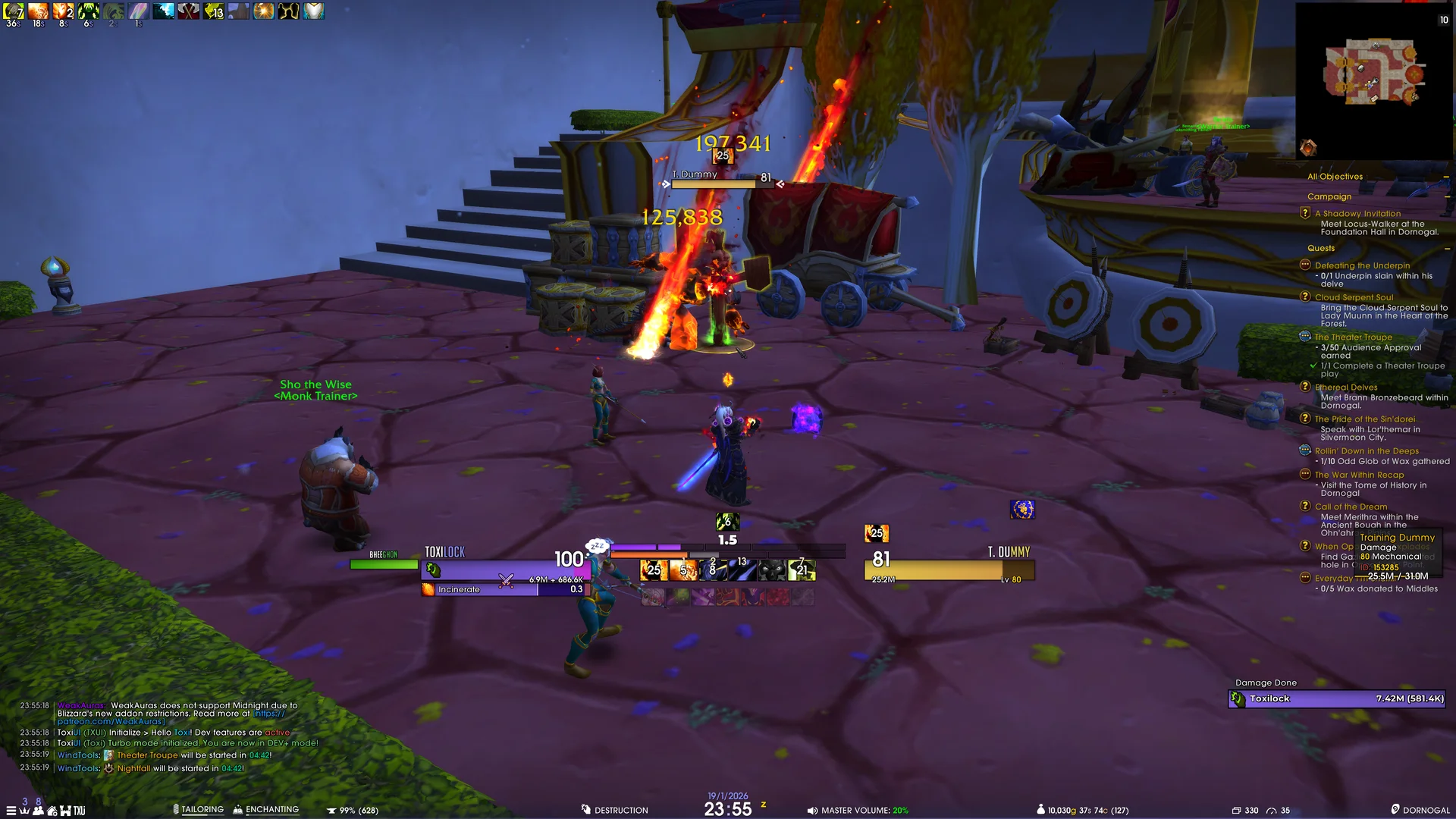The image size is (1456, 819).
Task: Mute audio via the Master Volume speaker icon
Action: pos(814,810)
